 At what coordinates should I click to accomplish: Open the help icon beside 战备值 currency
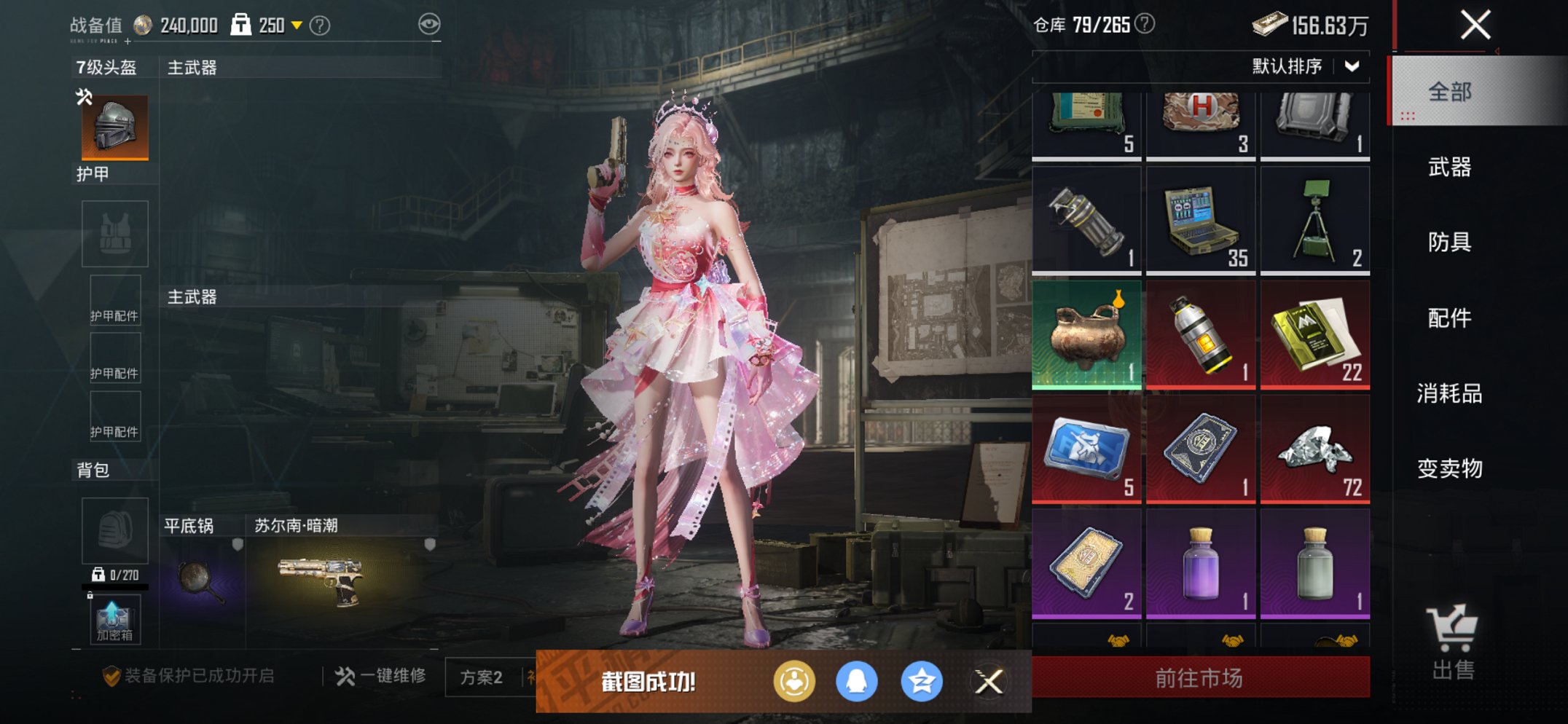click(318, 24)
